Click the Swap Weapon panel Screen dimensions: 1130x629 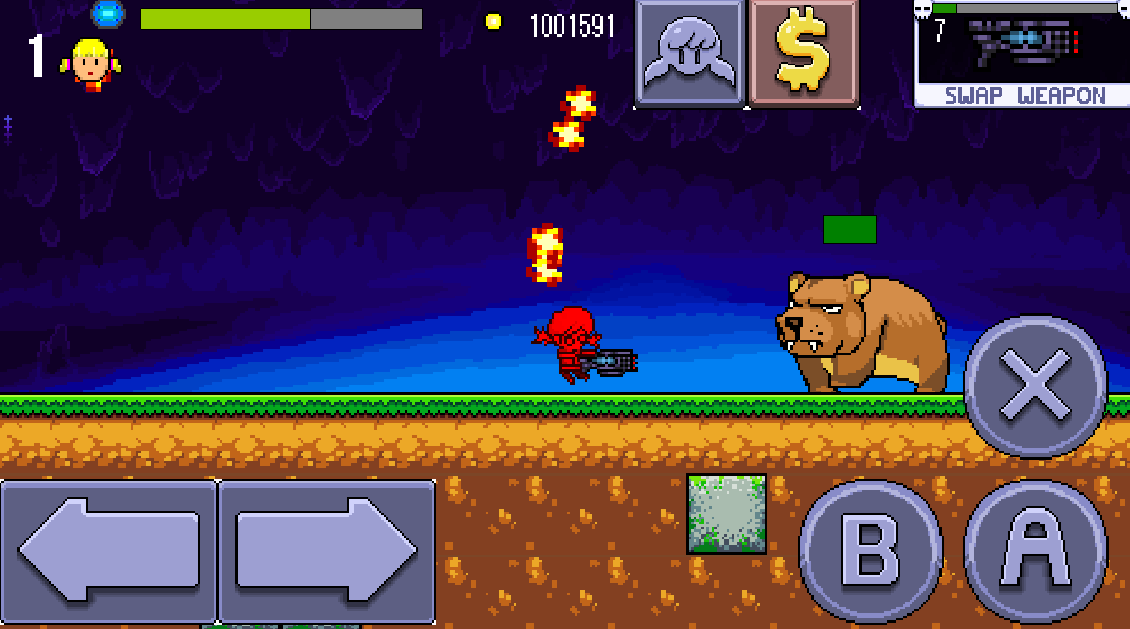[1022, 54]
